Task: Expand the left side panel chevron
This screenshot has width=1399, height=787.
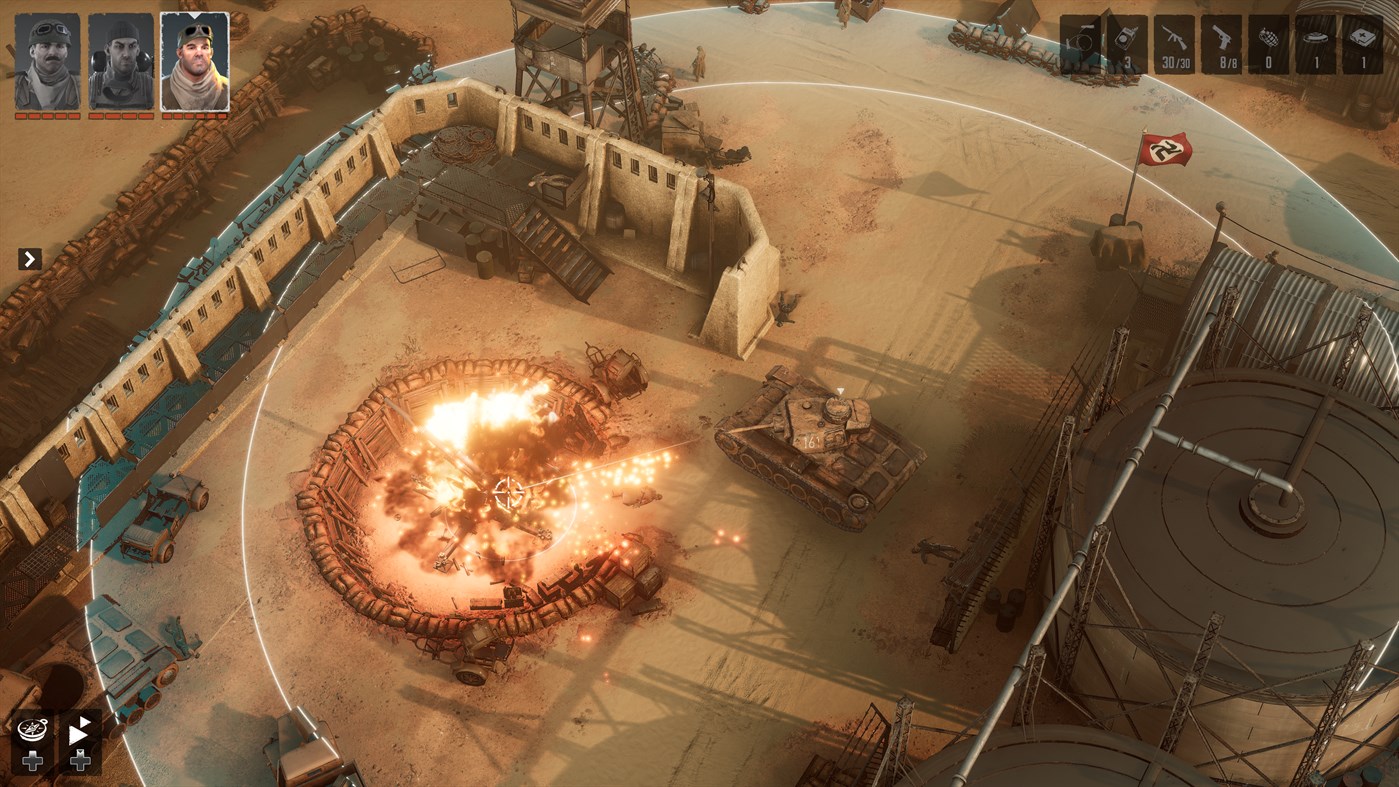Action: 29,259
